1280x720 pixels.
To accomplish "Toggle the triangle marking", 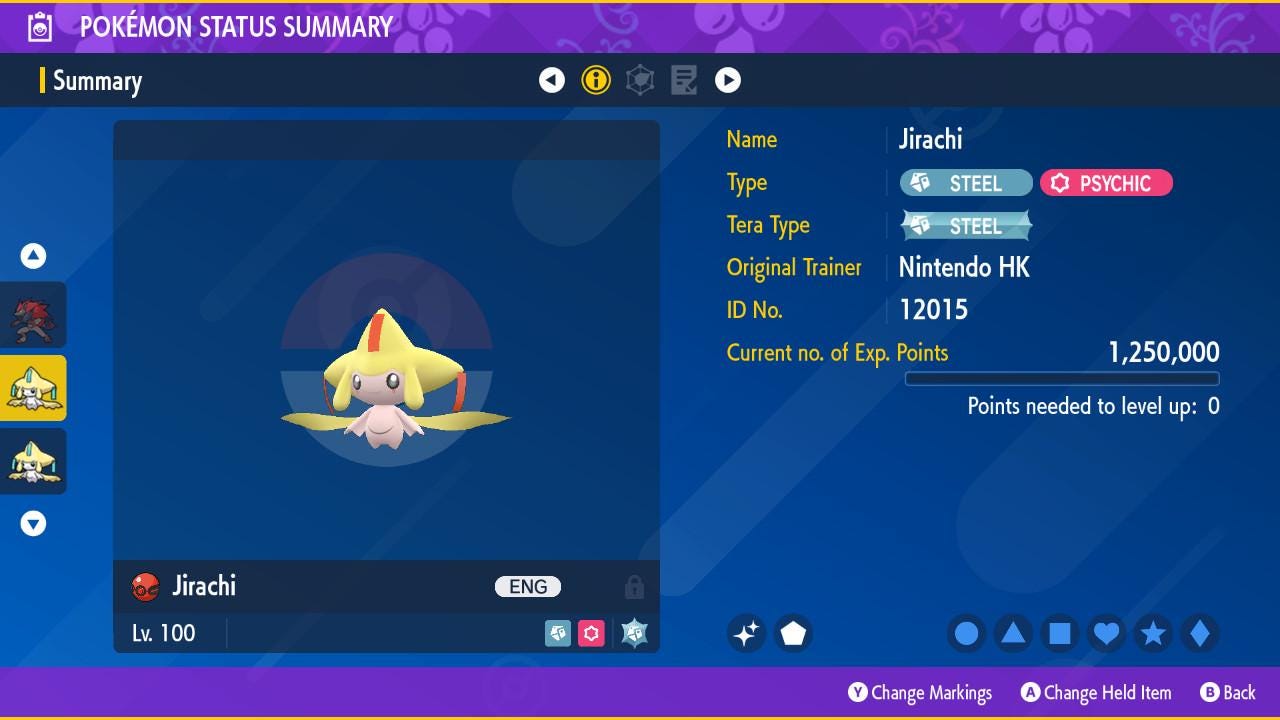I will coord(1013,633).
